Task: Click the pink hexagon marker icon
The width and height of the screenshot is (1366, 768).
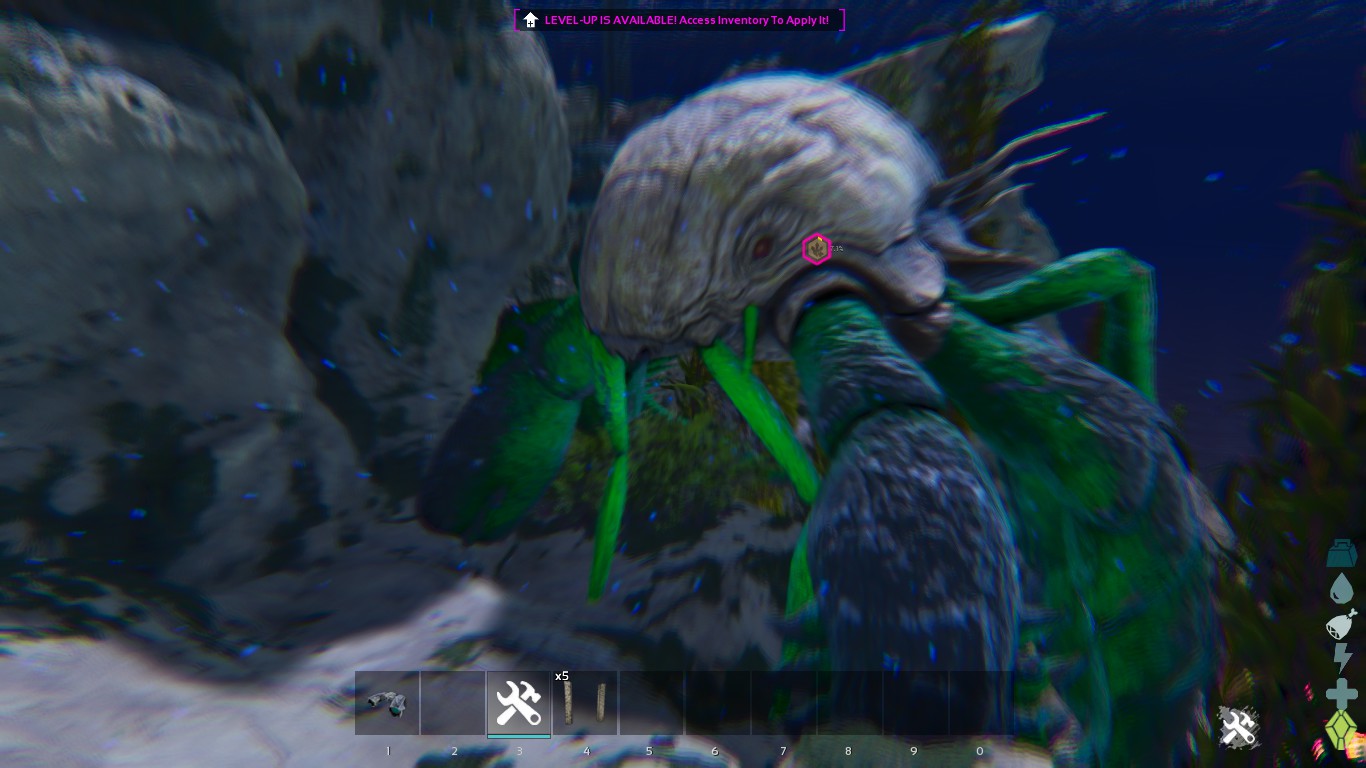Action: pos(817,248)
